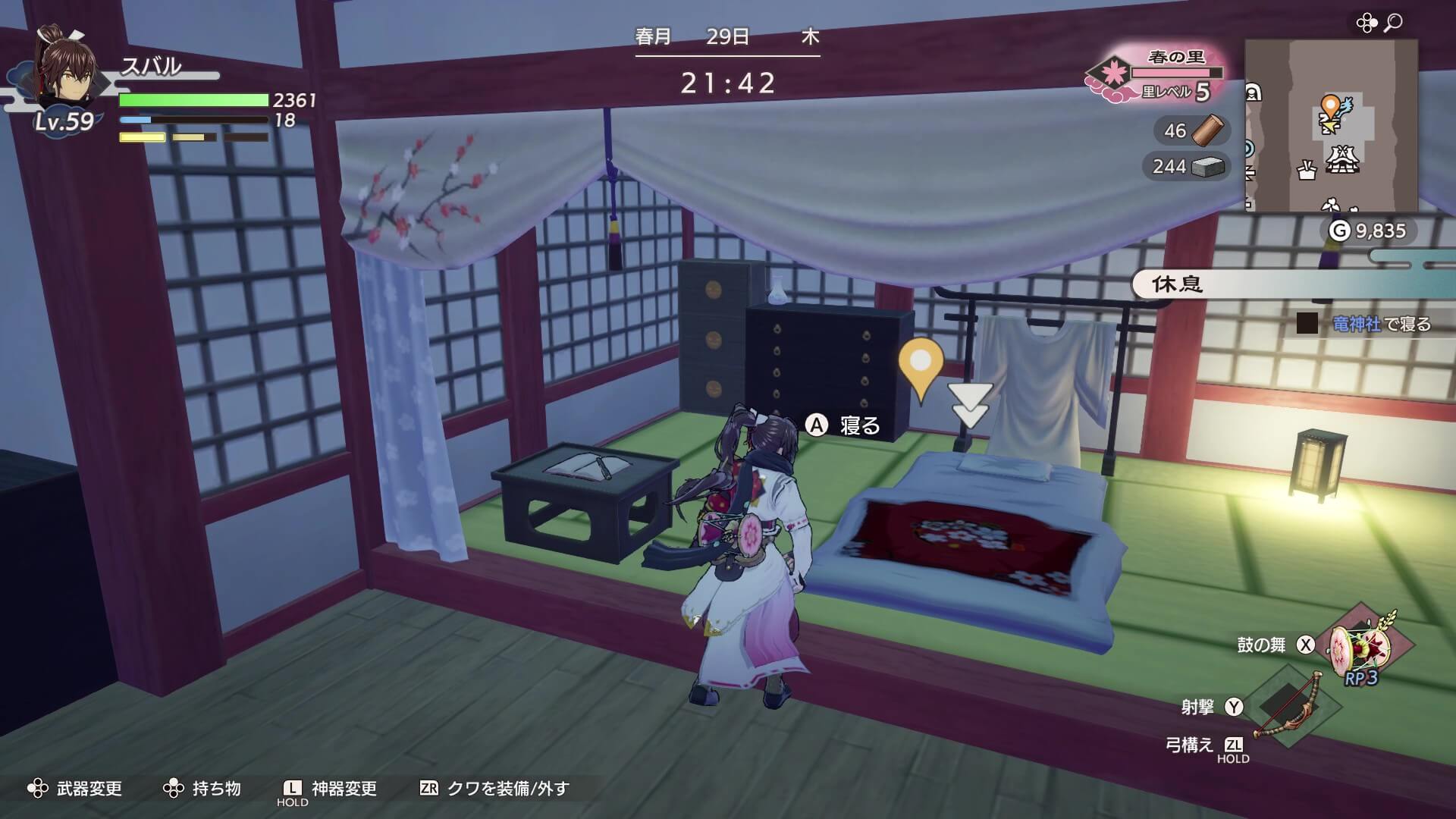Click the double down-arrow marker above the bed
Screen dimensions: 1456x819
(x=968, y=402)
